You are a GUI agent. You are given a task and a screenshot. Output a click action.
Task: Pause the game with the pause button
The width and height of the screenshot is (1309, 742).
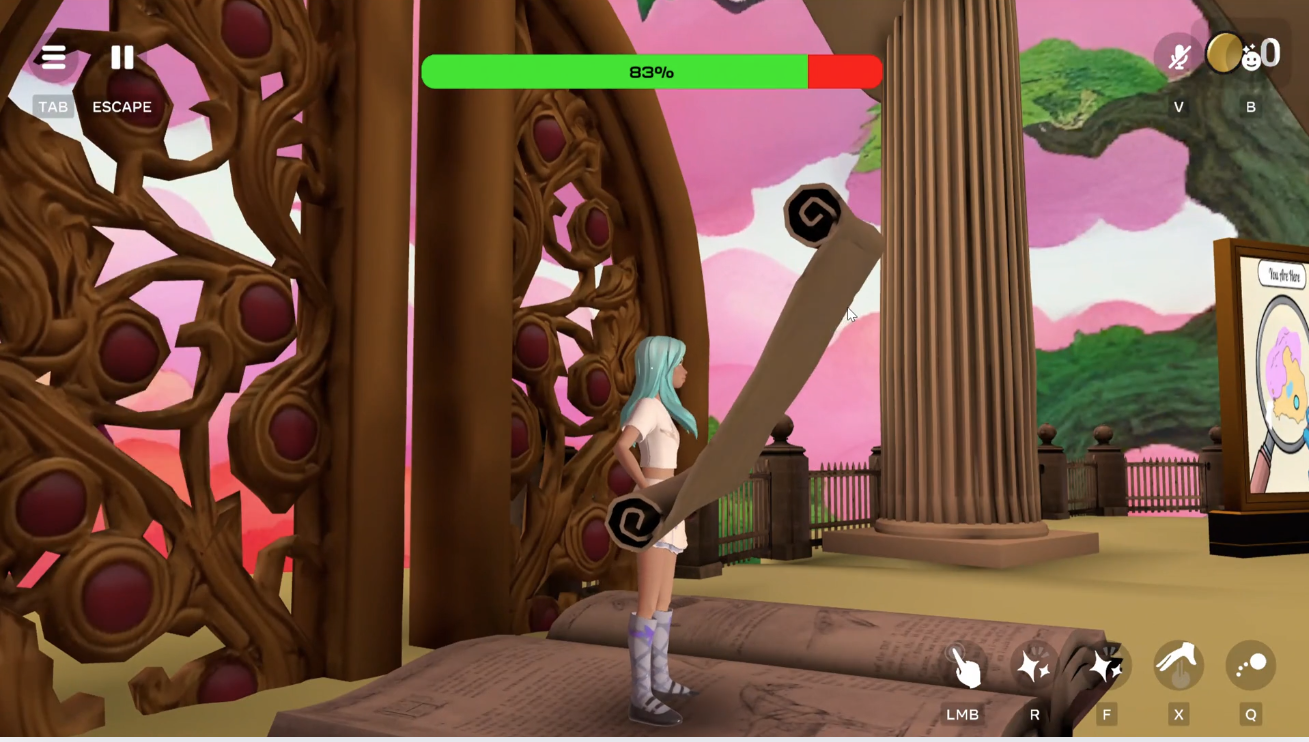point(122,58)
